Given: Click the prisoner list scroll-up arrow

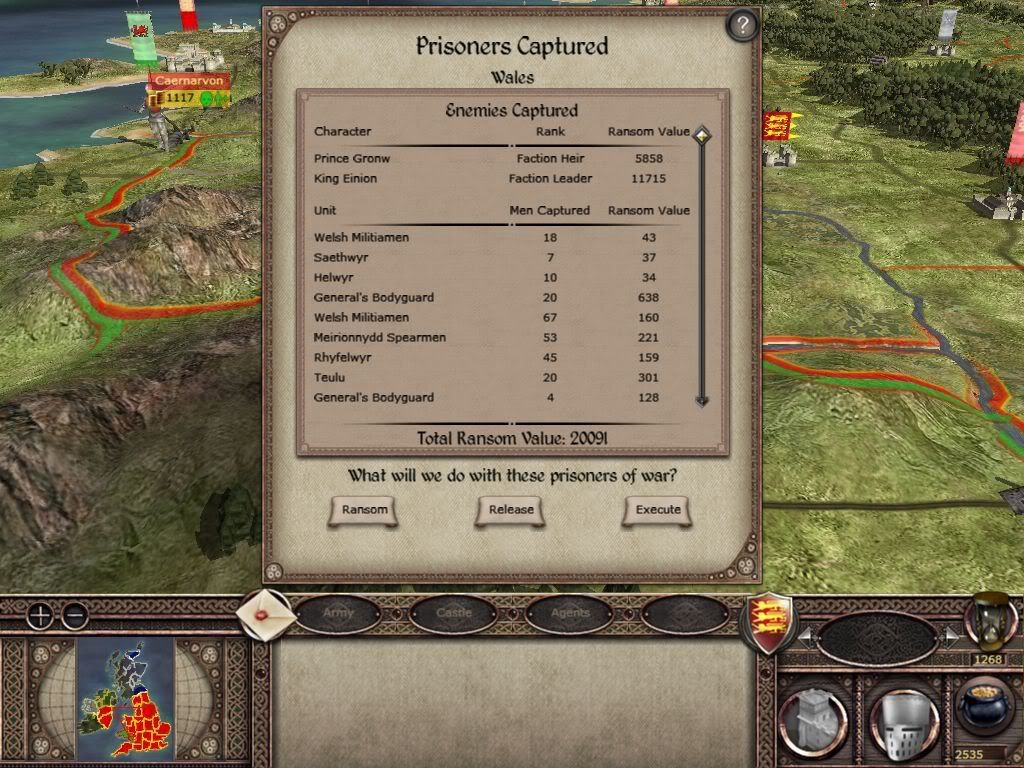Looking at the screenshot, I should tap(702, 134).
